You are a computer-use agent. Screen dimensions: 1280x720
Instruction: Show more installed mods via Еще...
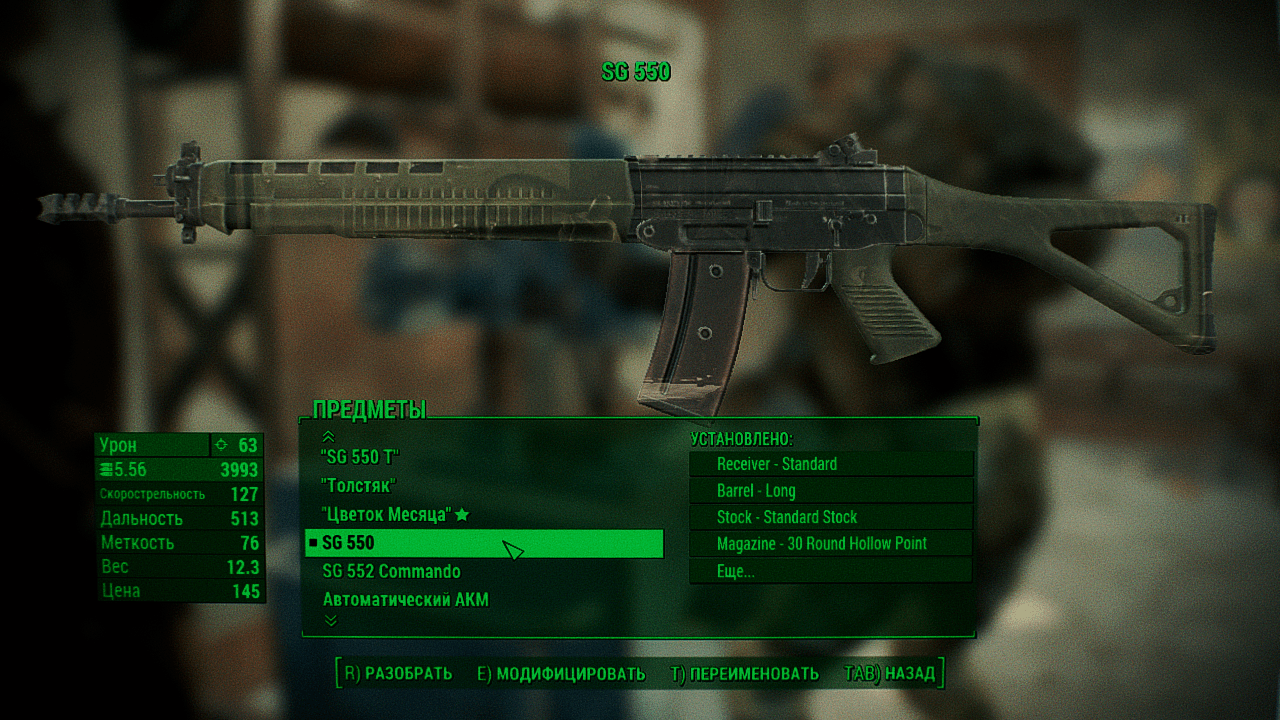830,571
